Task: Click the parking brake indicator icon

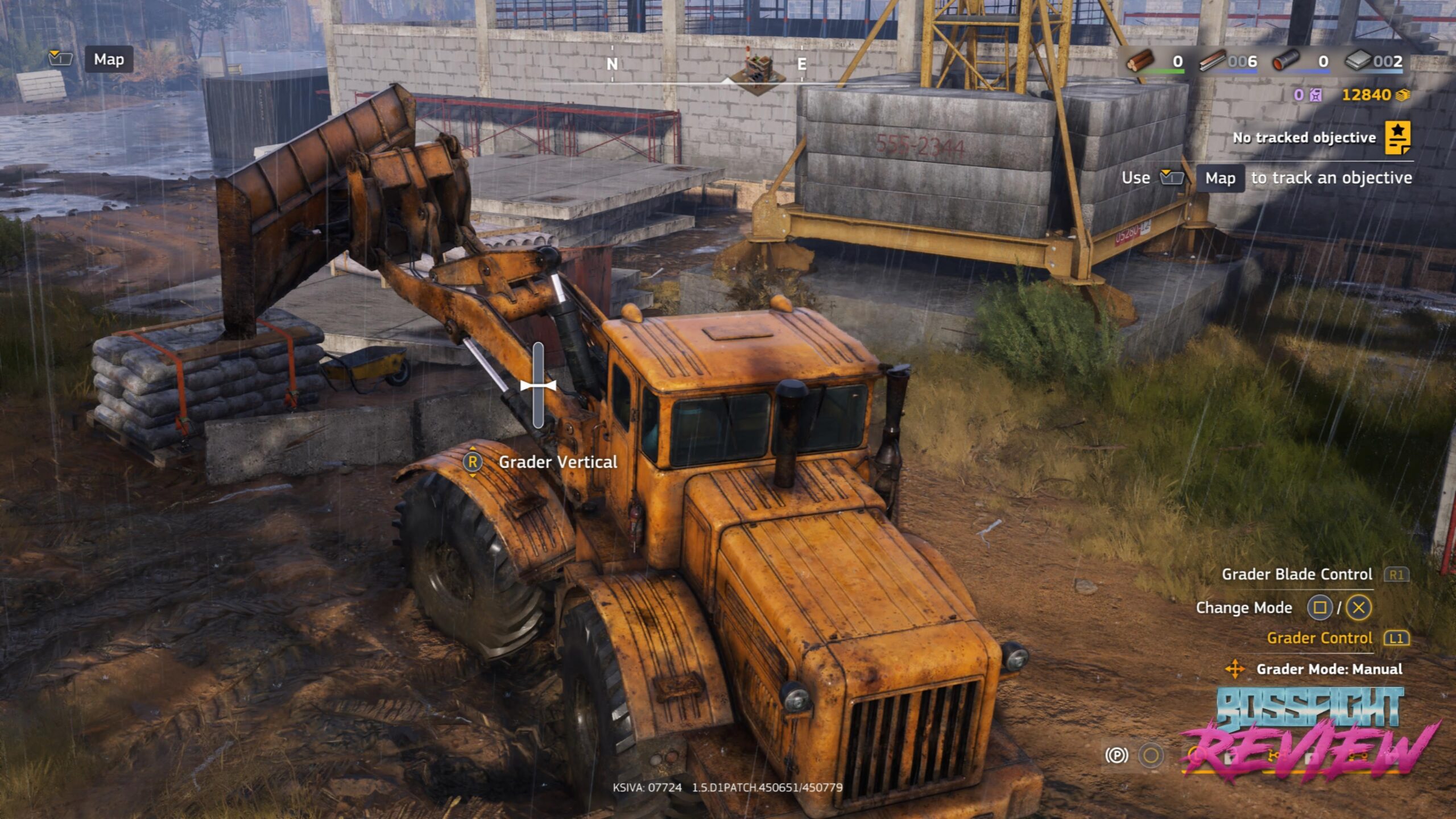Action: [1116, 755]
